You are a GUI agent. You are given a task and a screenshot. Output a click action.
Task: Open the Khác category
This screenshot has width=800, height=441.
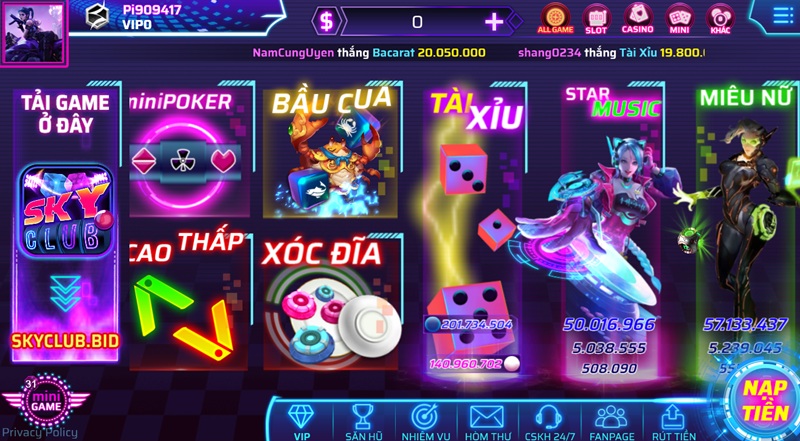720,17
